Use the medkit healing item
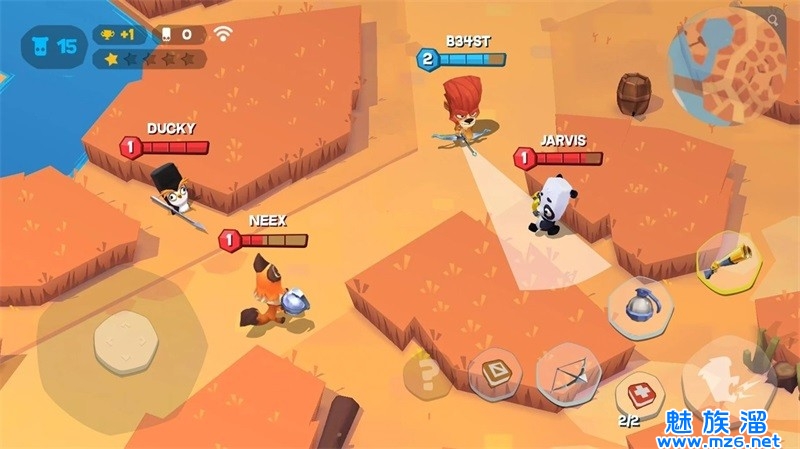The height and width of the screenshot is (449, 800). [x=640, y=397]
